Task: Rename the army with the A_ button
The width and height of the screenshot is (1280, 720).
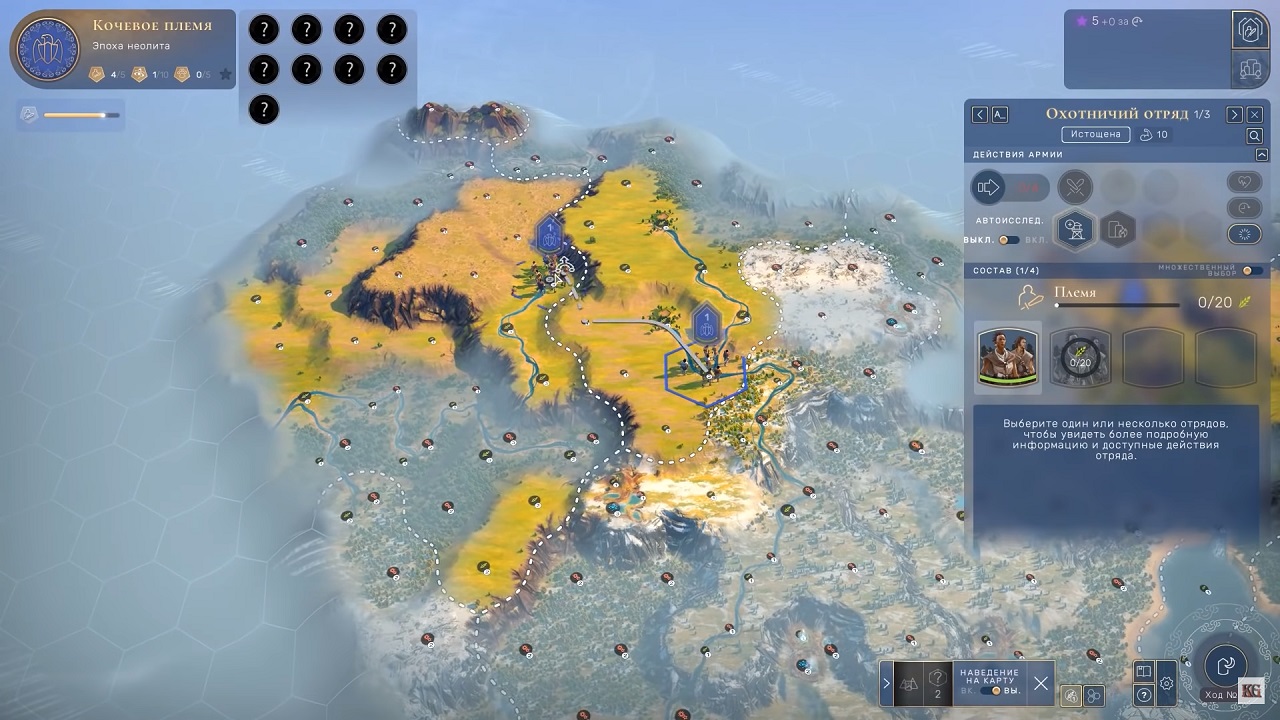Action: click(1000, 115)
